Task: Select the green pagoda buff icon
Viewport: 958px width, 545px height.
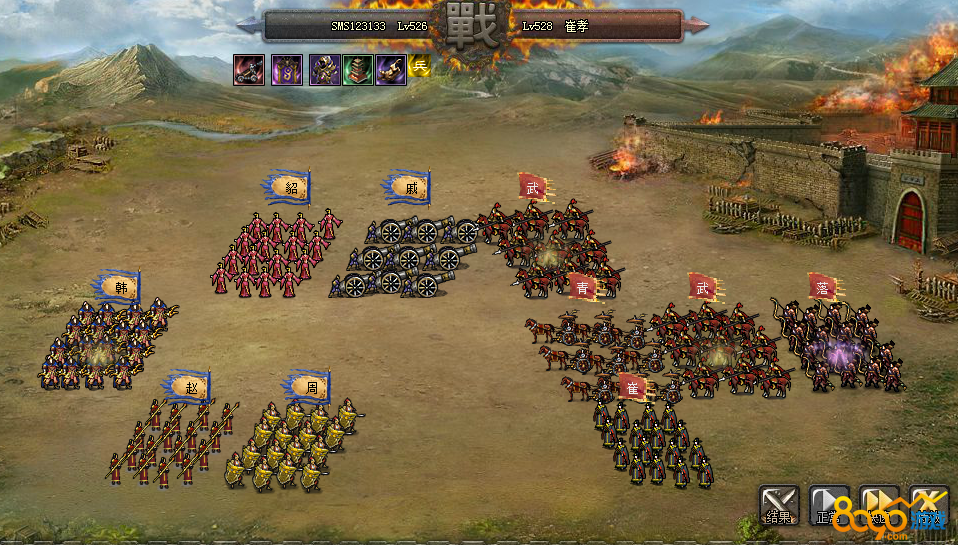Action: coord(358,69)
